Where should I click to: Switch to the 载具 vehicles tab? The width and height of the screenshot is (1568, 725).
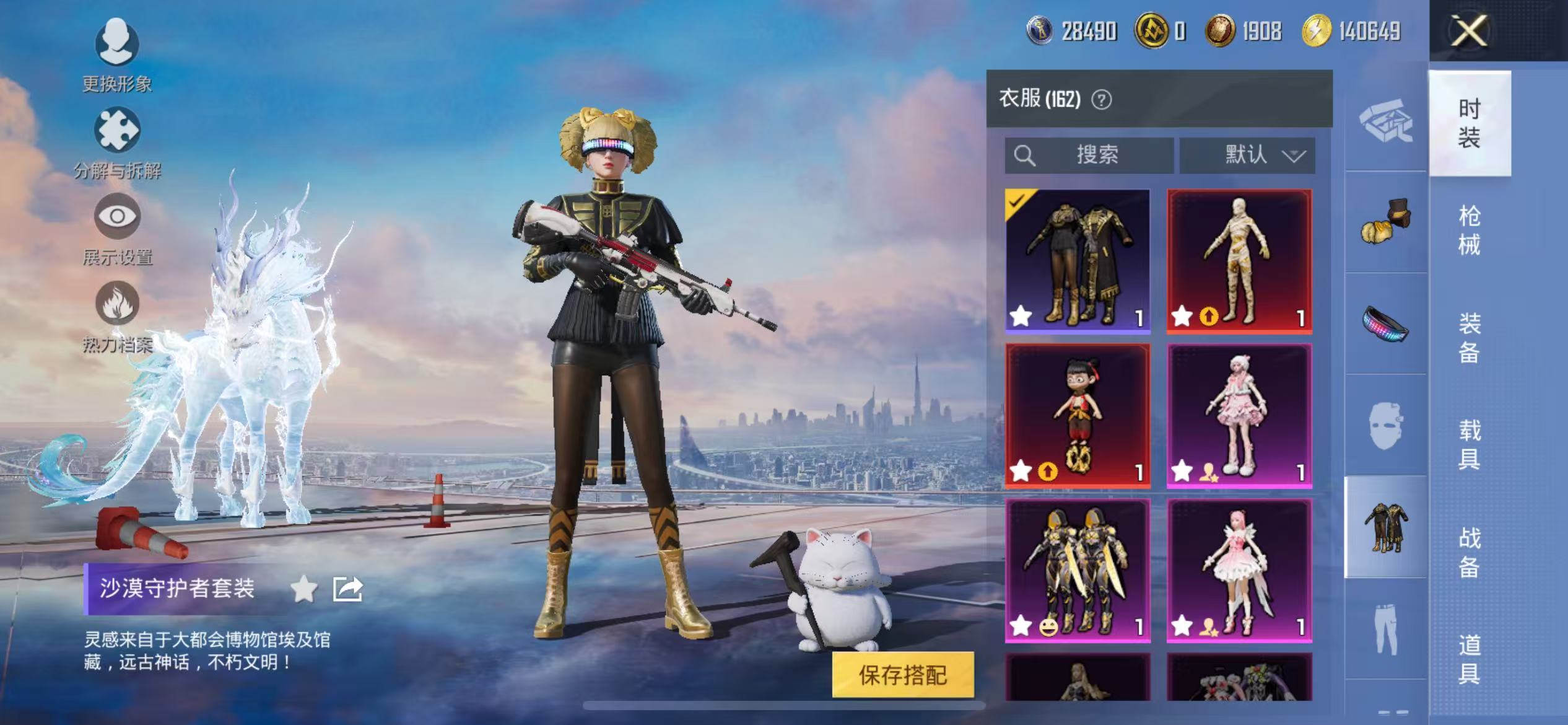(x=1469, y=444)
